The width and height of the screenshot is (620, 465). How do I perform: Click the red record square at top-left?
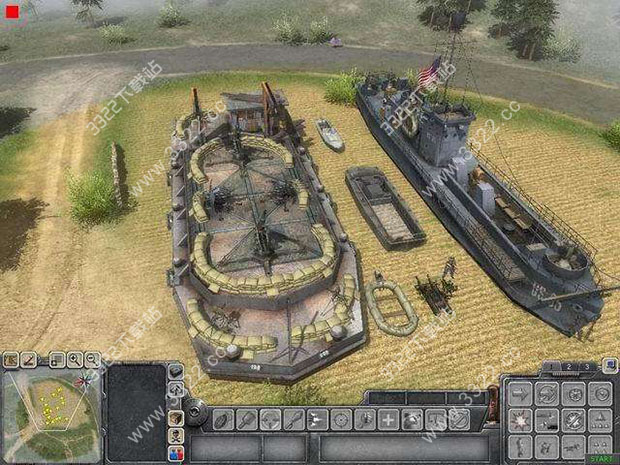11,13
